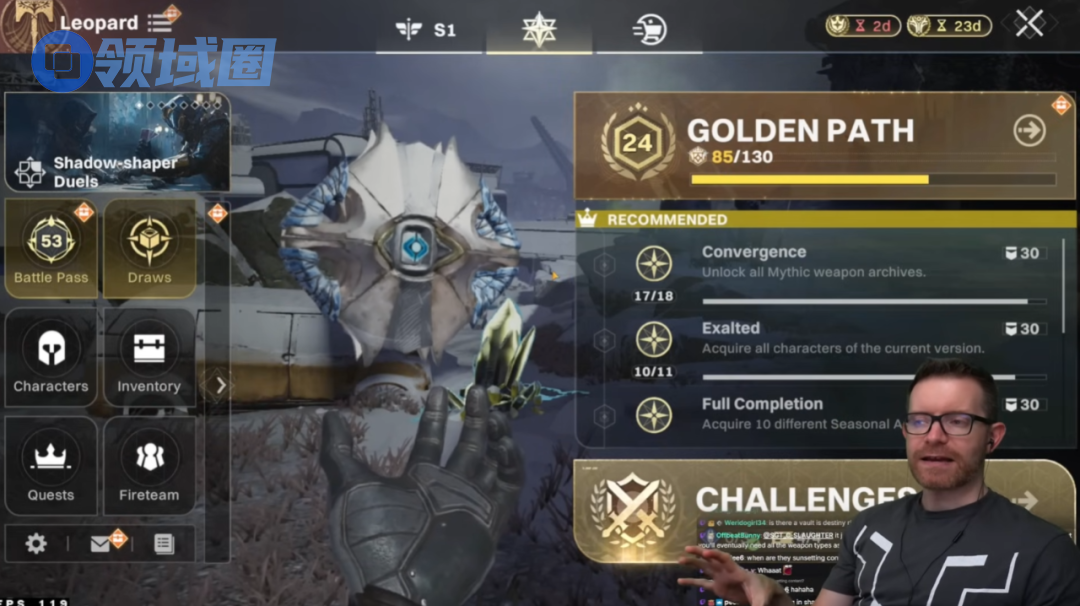This screenshot has height=606, width=1080.
Task: Open the Golden Path arrow button
Action: pos(1029,130)
